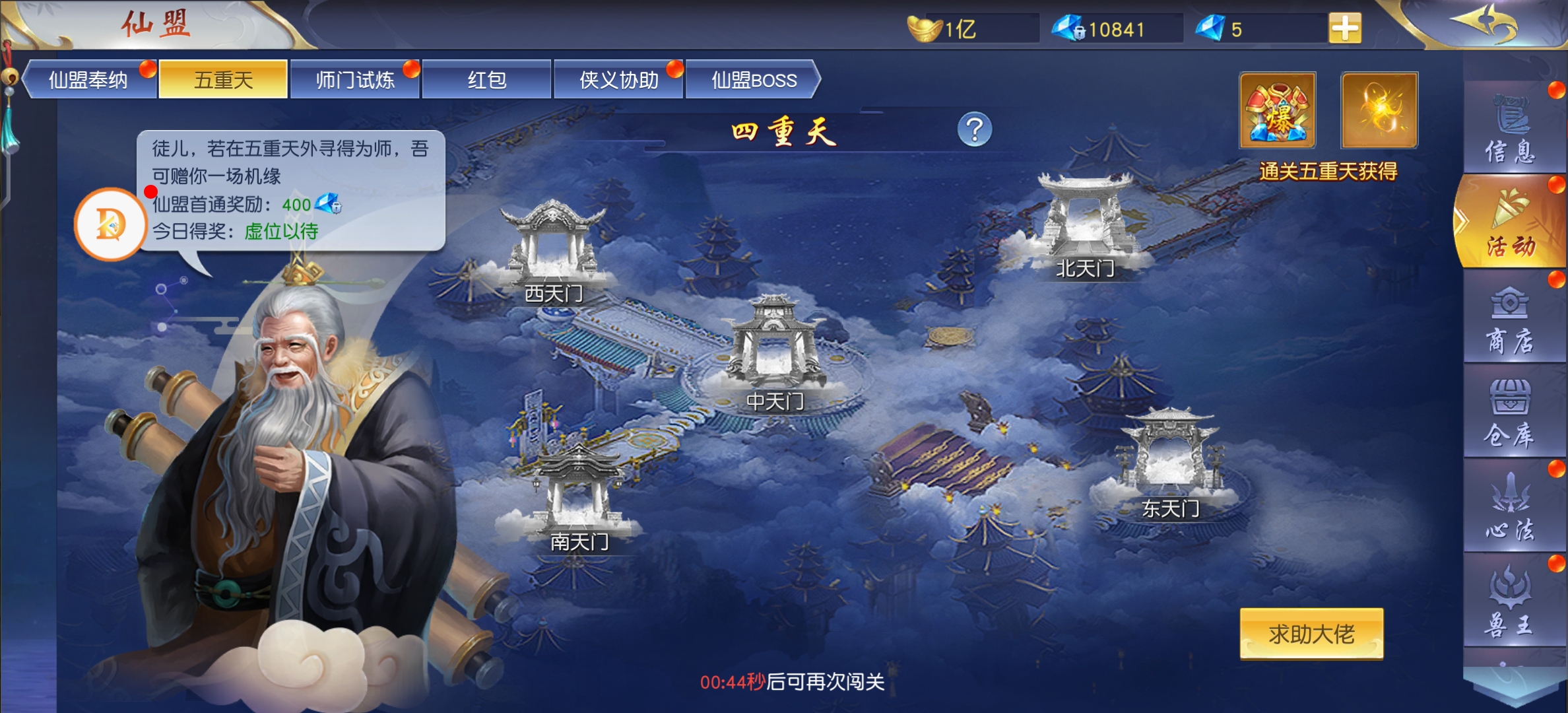Inspect the golden swirl reward icon
This screenshot has height=713, width=1568.
(x=1379, y=110)
